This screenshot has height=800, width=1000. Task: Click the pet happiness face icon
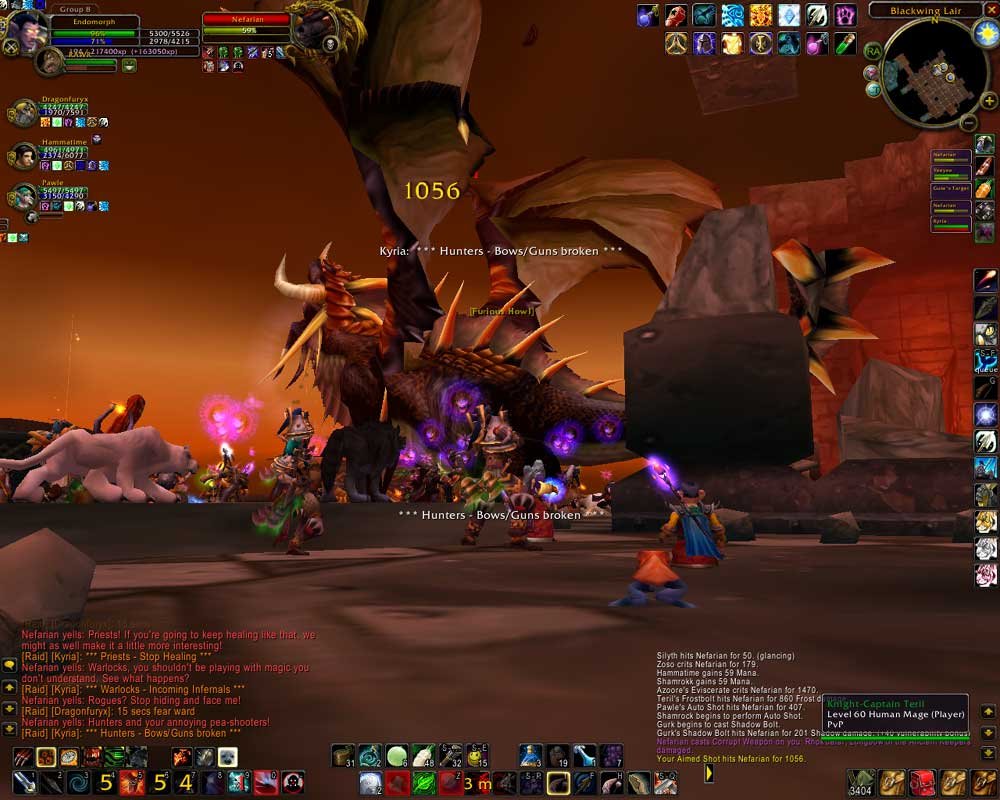pyautogui.click(x=129, y=66)
